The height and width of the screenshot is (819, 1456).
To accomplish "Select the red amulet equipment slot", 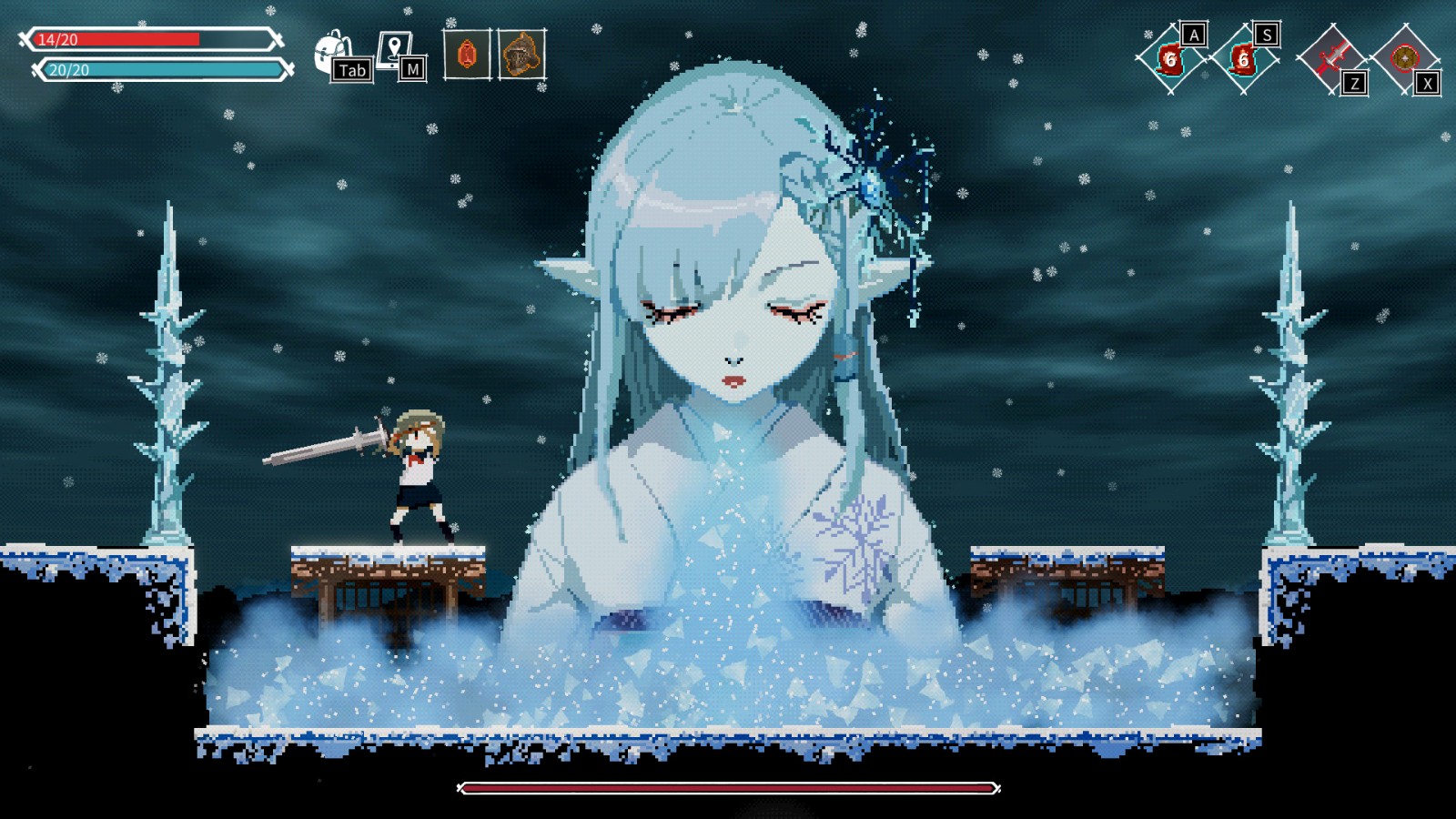I will 466,55.
